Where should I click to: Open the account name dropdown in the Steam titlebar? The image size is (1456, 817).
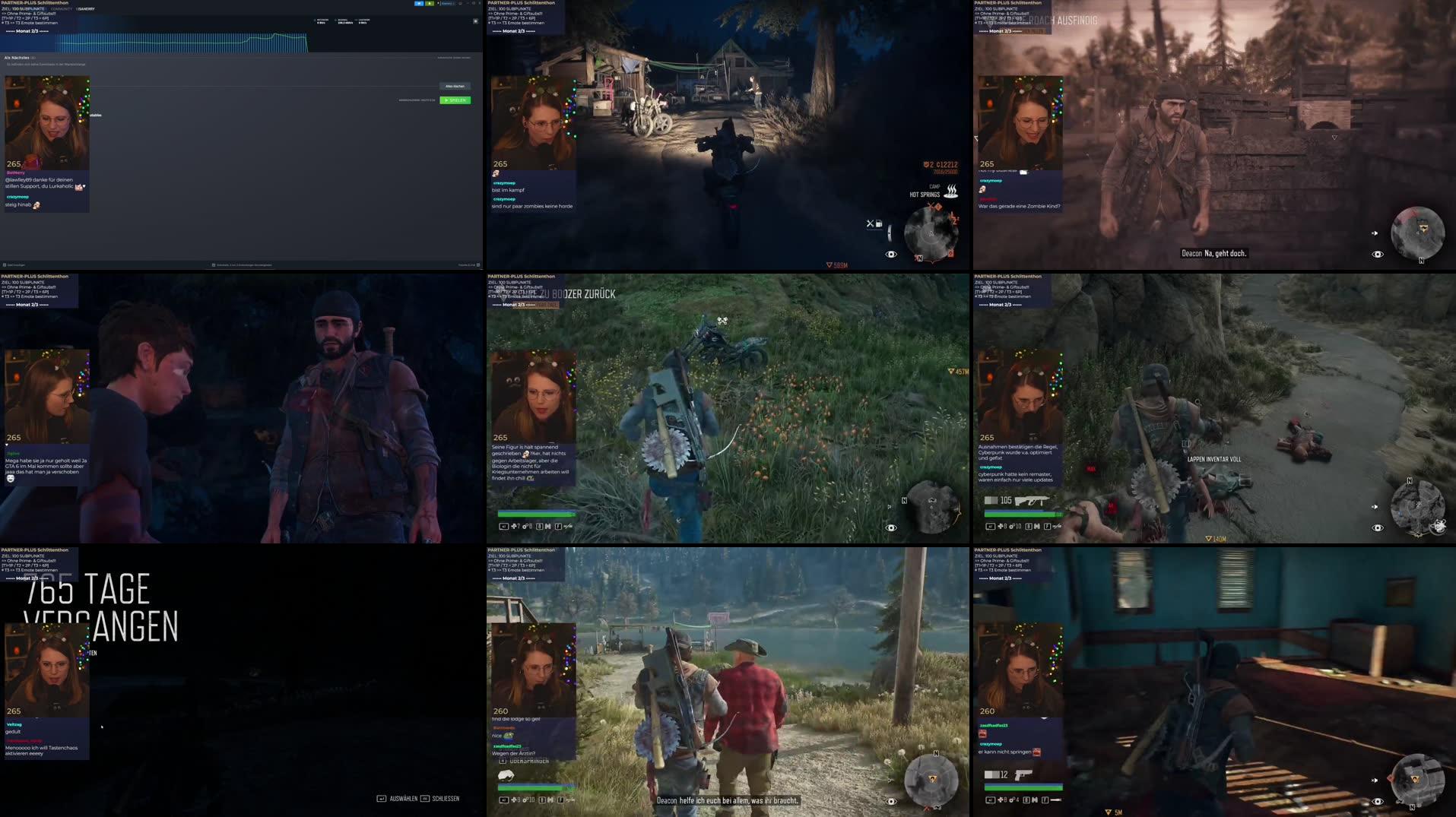pos(447,4)
